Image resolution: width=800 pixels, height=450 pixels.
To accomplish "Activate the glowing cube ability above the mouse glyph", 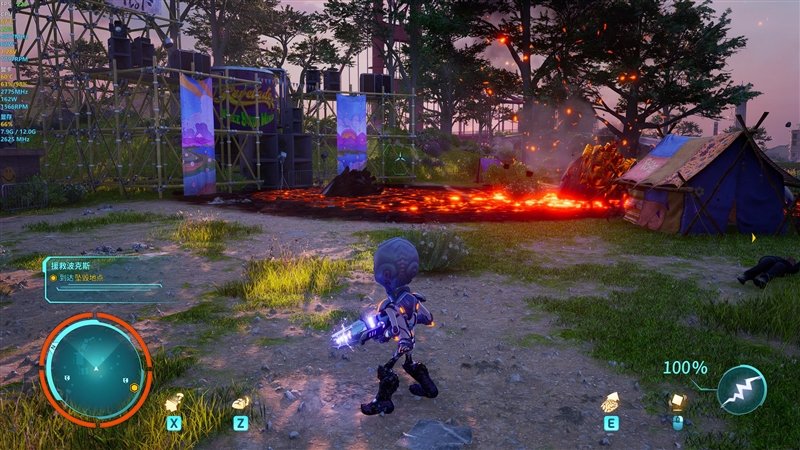I will tap(677, 401).
